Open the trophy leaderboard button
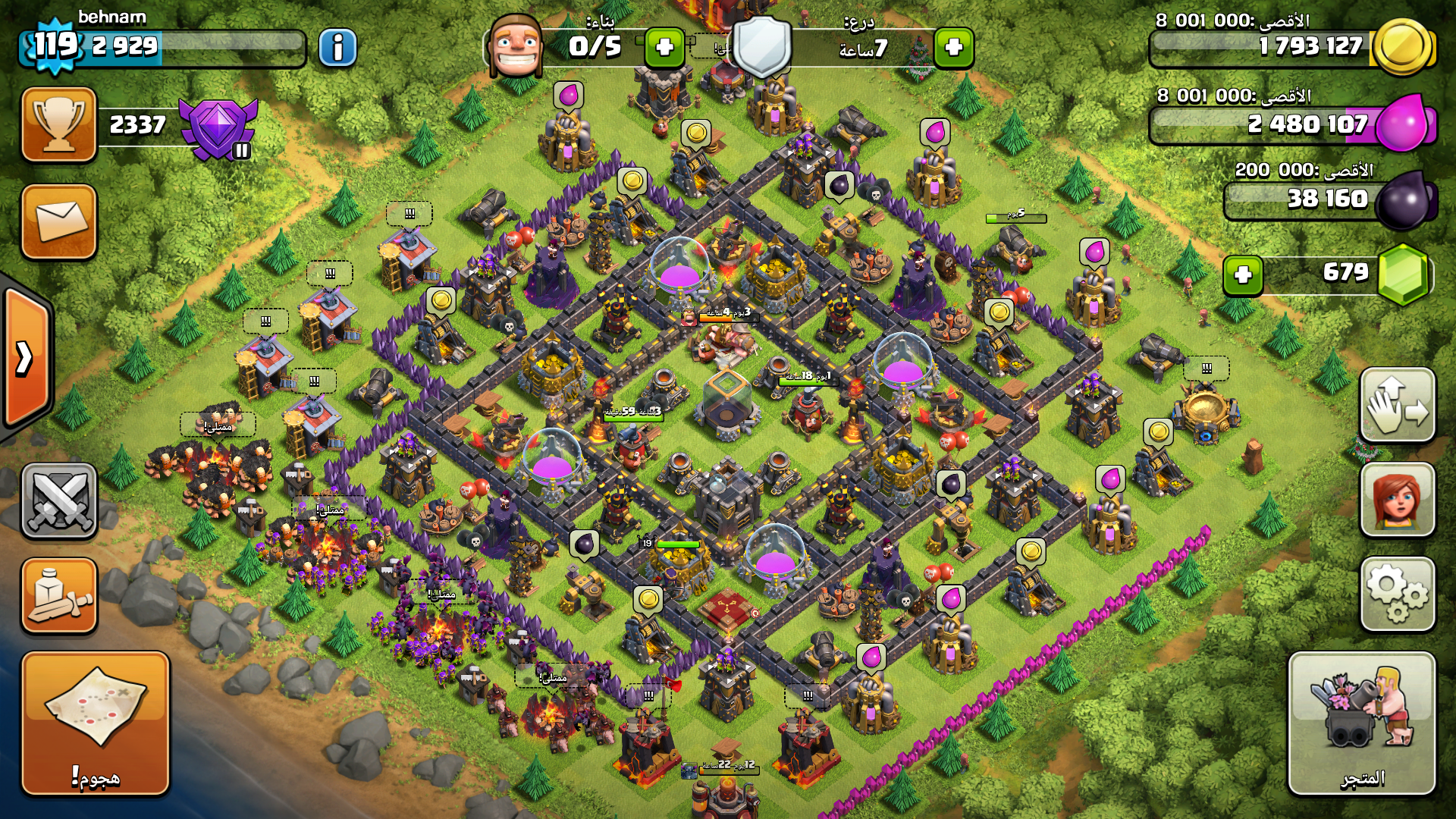The width and height of the screenshot is (1456, 819). tap(59, 124)
